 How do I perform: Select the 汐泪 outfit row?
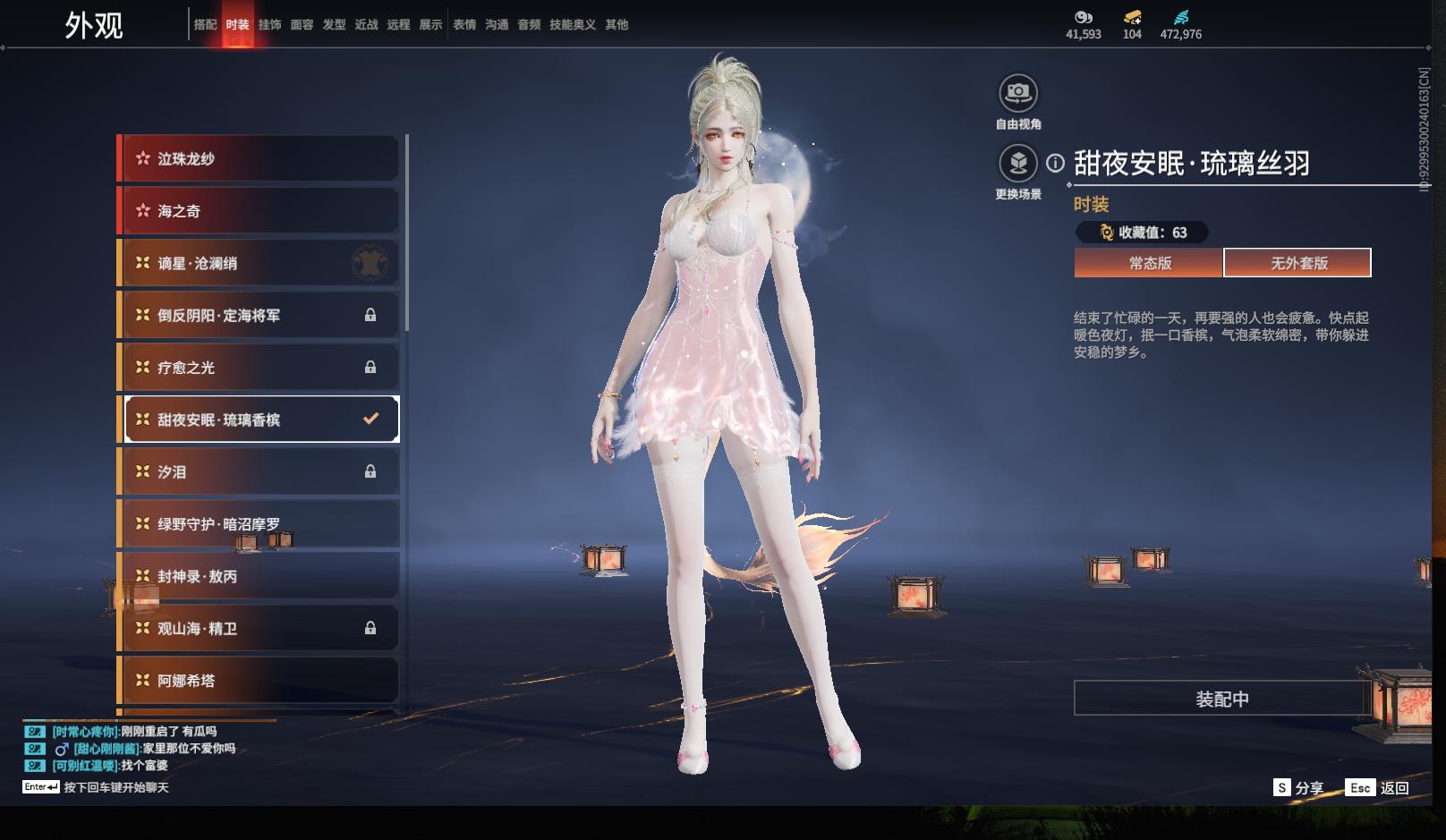[x=259, y=471]
